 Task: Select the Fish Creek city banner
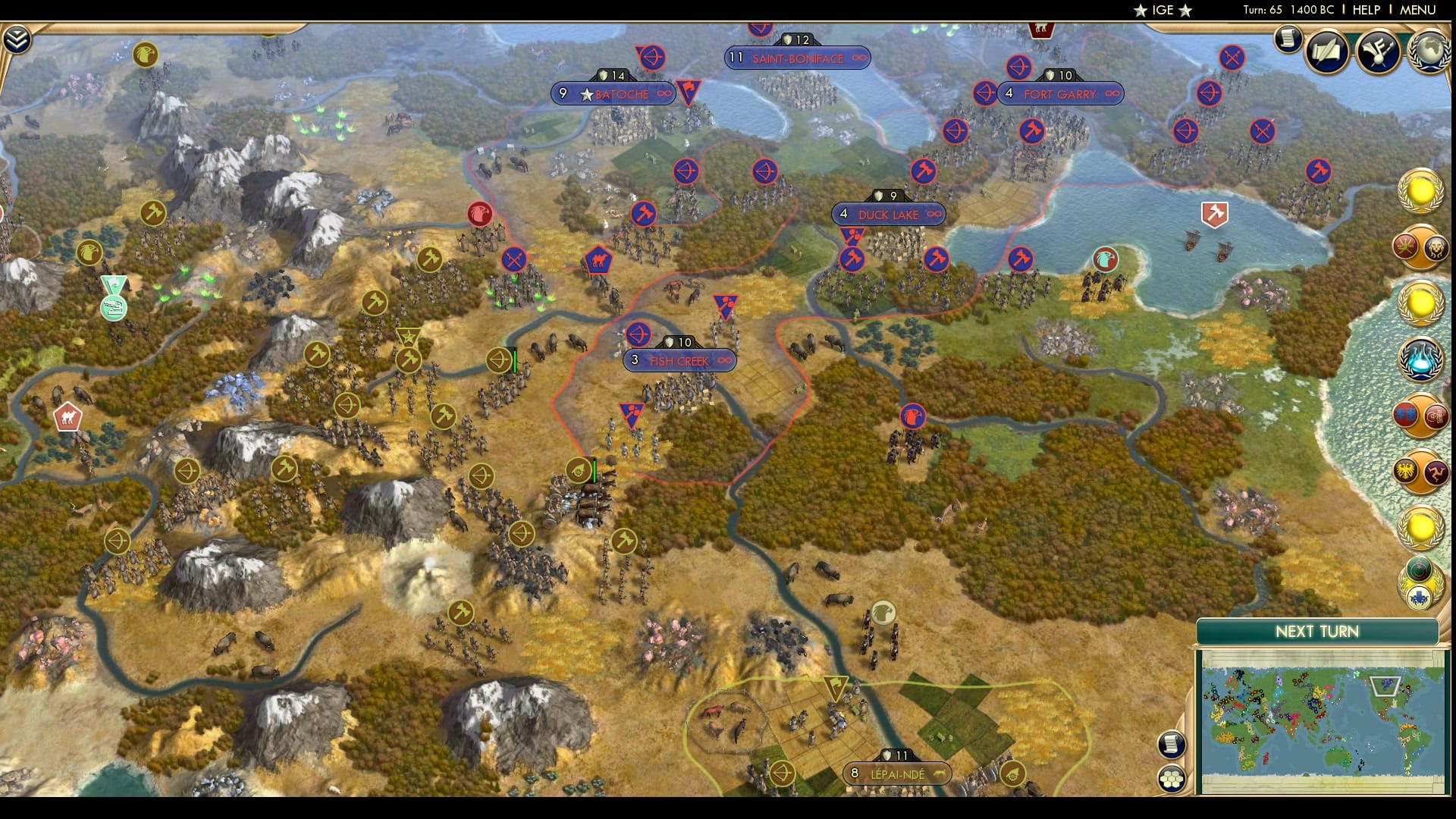tap(677, 361)
